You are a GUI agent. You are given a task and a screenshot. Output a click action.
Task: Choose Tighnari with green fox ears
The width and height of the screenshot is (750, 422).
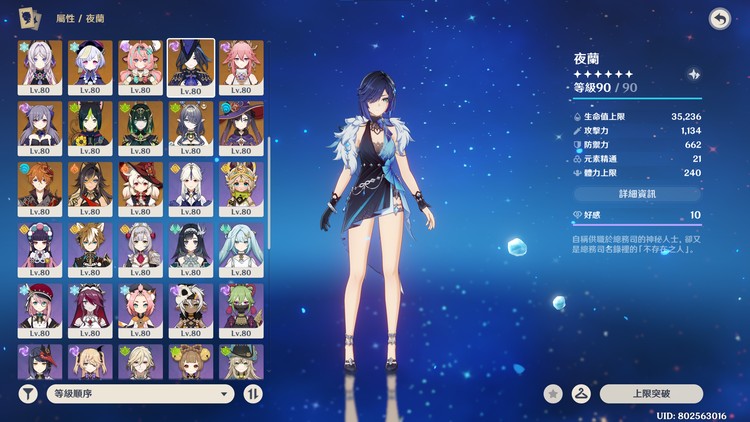[x=90, y=125]
